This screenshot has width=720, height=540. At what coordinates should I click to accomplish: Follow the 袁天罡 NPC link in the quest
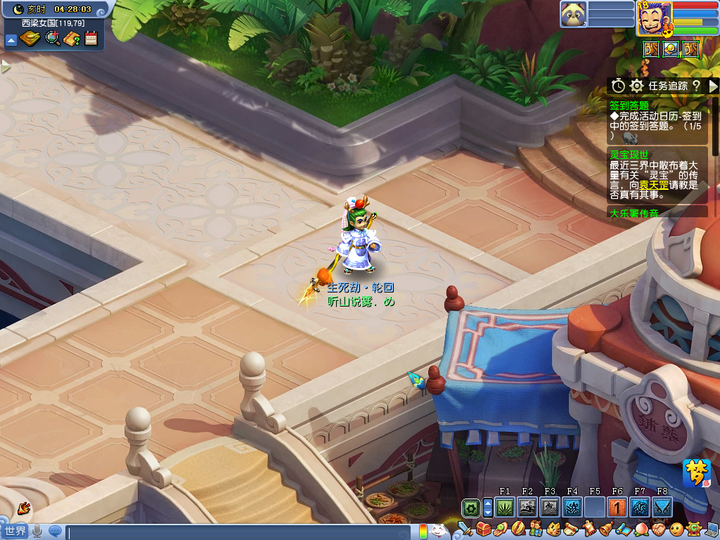[x=653, y=185]
